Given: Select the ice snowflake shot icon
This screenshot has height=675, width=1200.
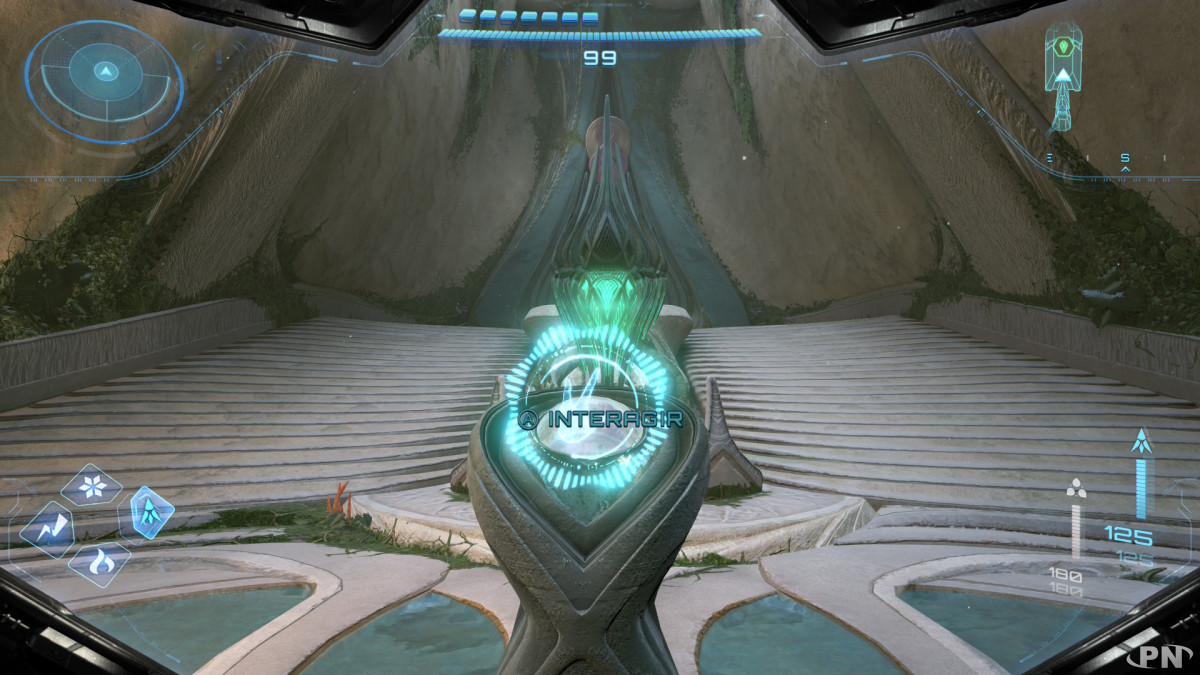Looking at the screenshot, I should click(x=91, y=487).
